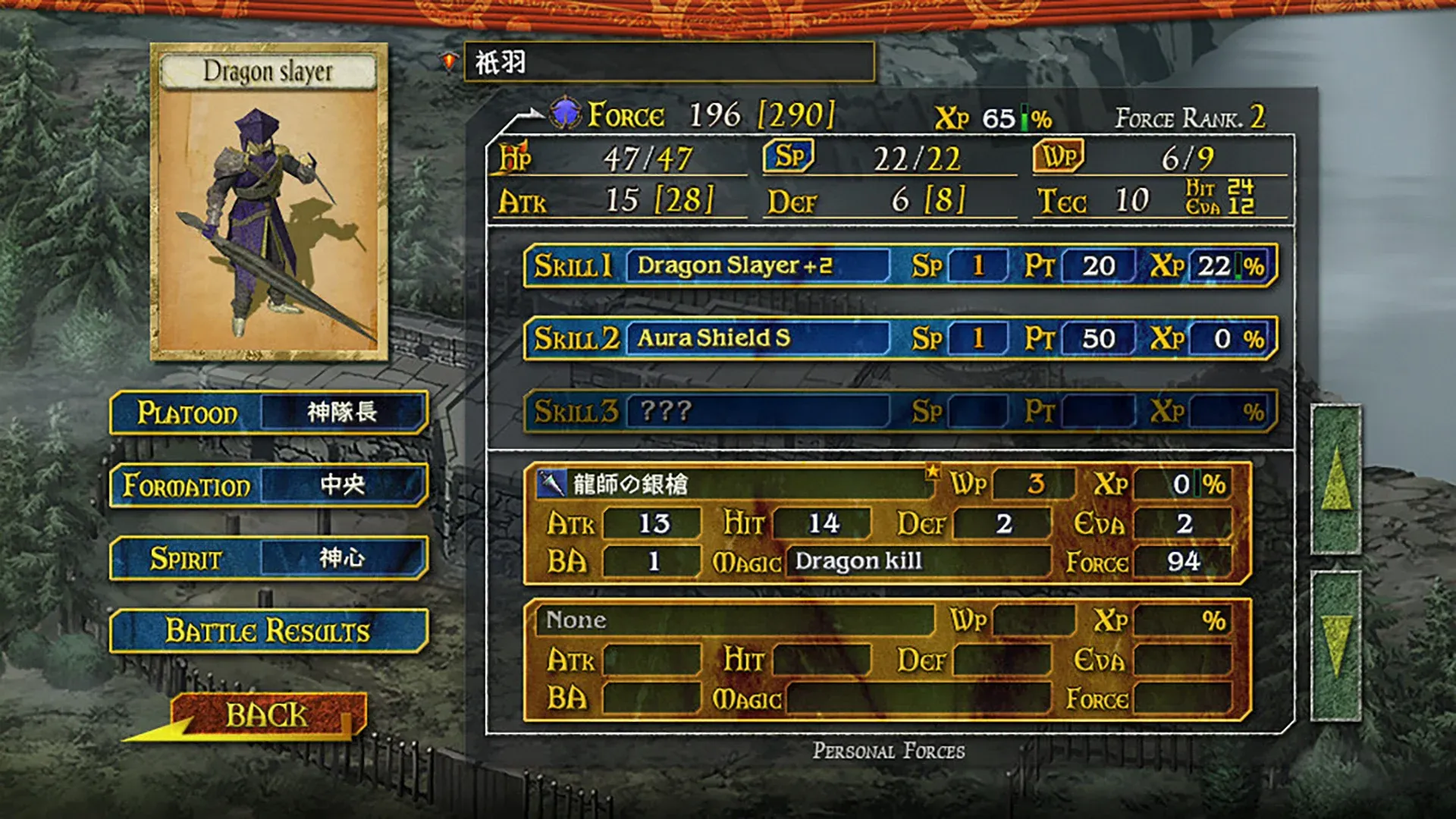Screen dimensions: 1456x819
Task: Select the equipped silver spear weapon panel
Action: [886, 523]
